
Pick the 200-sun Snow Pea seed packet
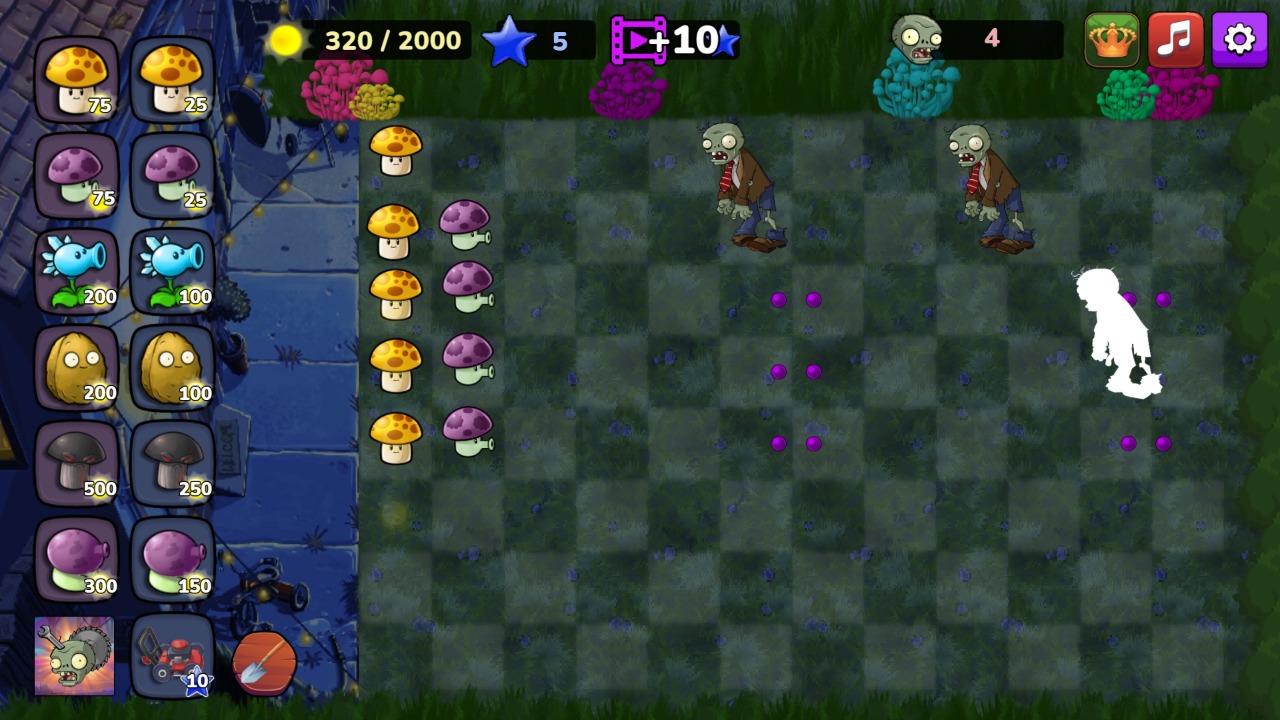(x=78, y=272)
